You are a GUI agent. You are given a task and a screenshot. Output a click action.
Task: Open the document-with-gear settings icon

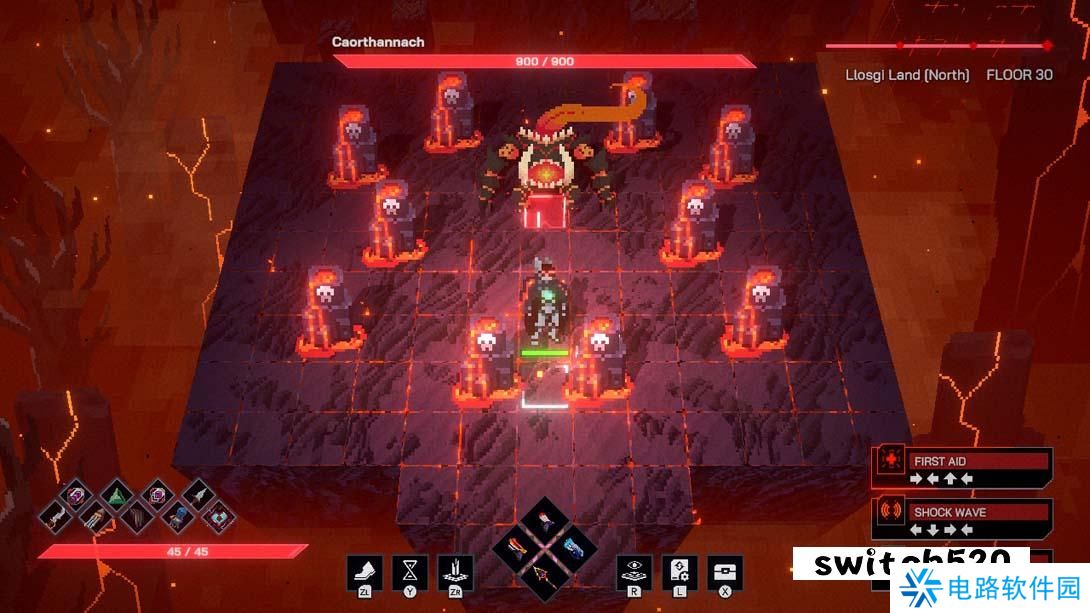679,571
